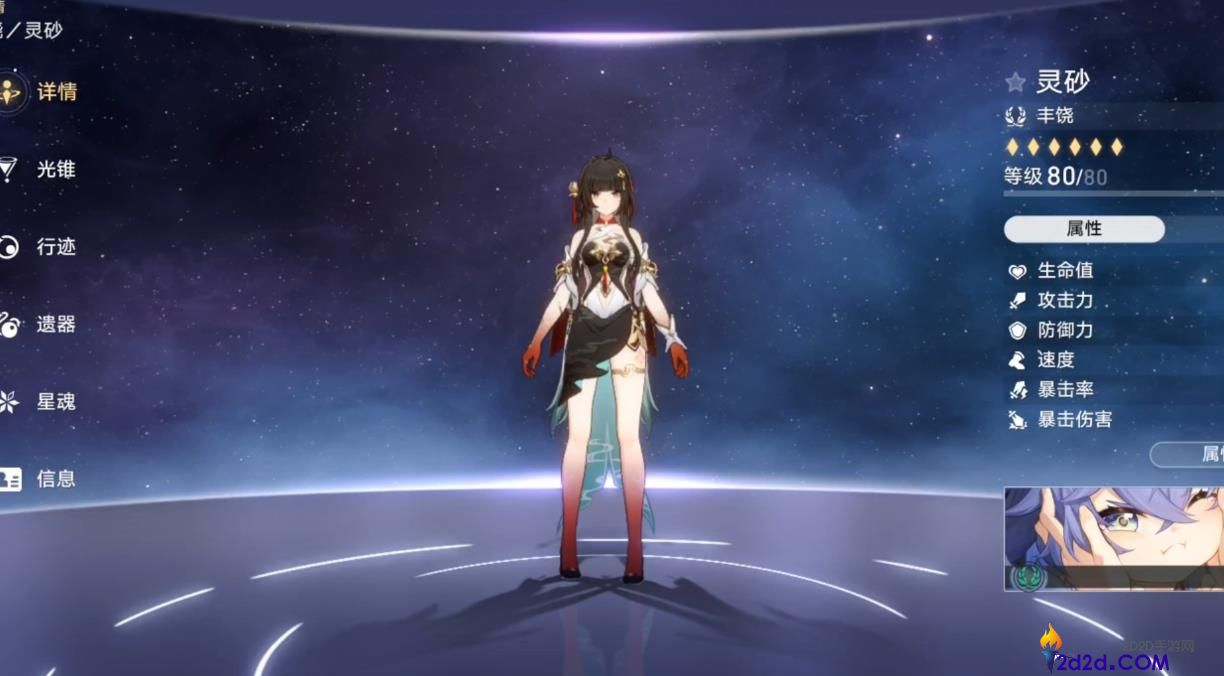Click the 丰饶 Abundance path icon
1224x676 pixels.
[x=1016, y=116]
